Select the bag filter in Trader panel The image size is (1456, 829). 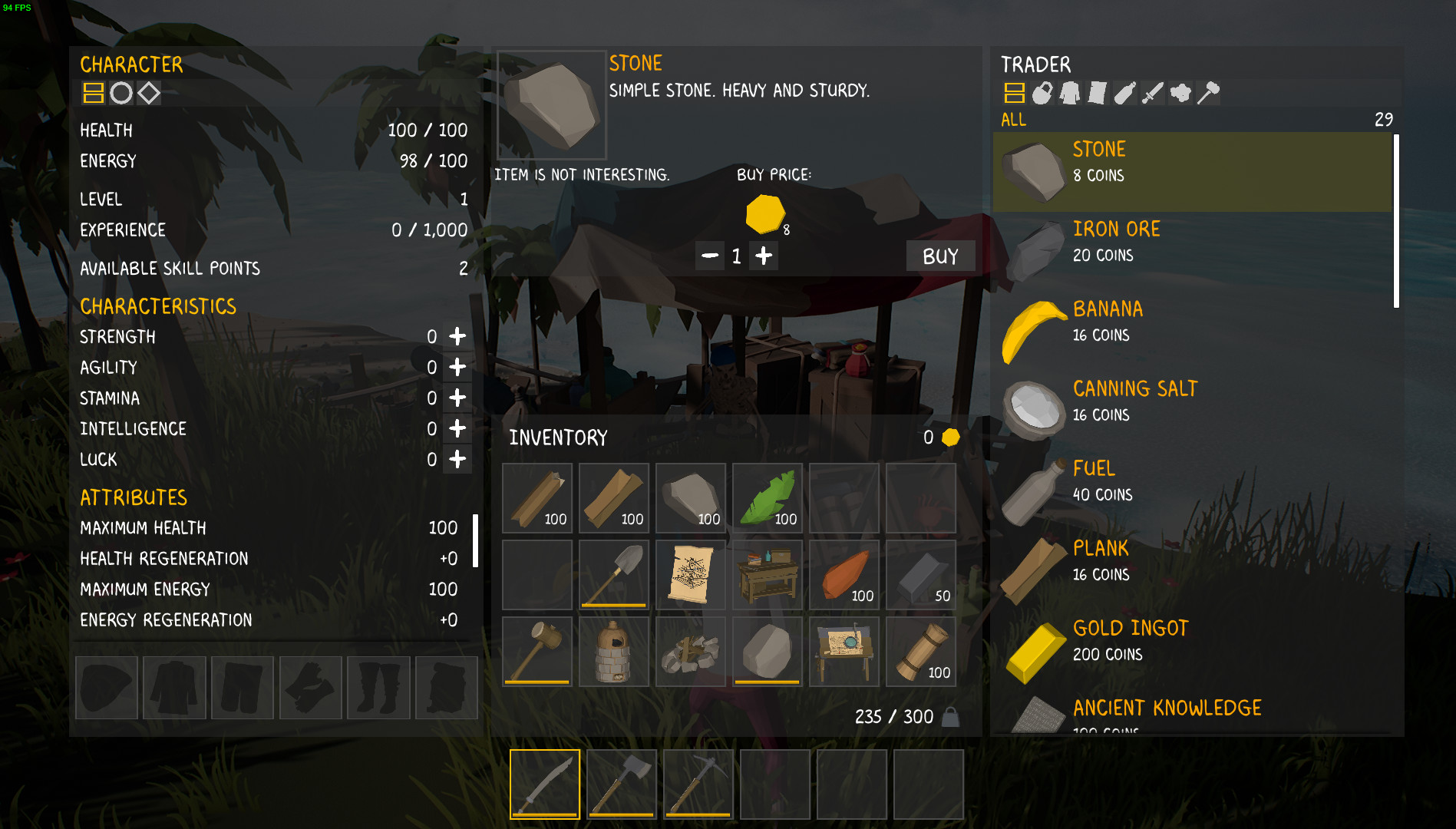(1042, 94)
